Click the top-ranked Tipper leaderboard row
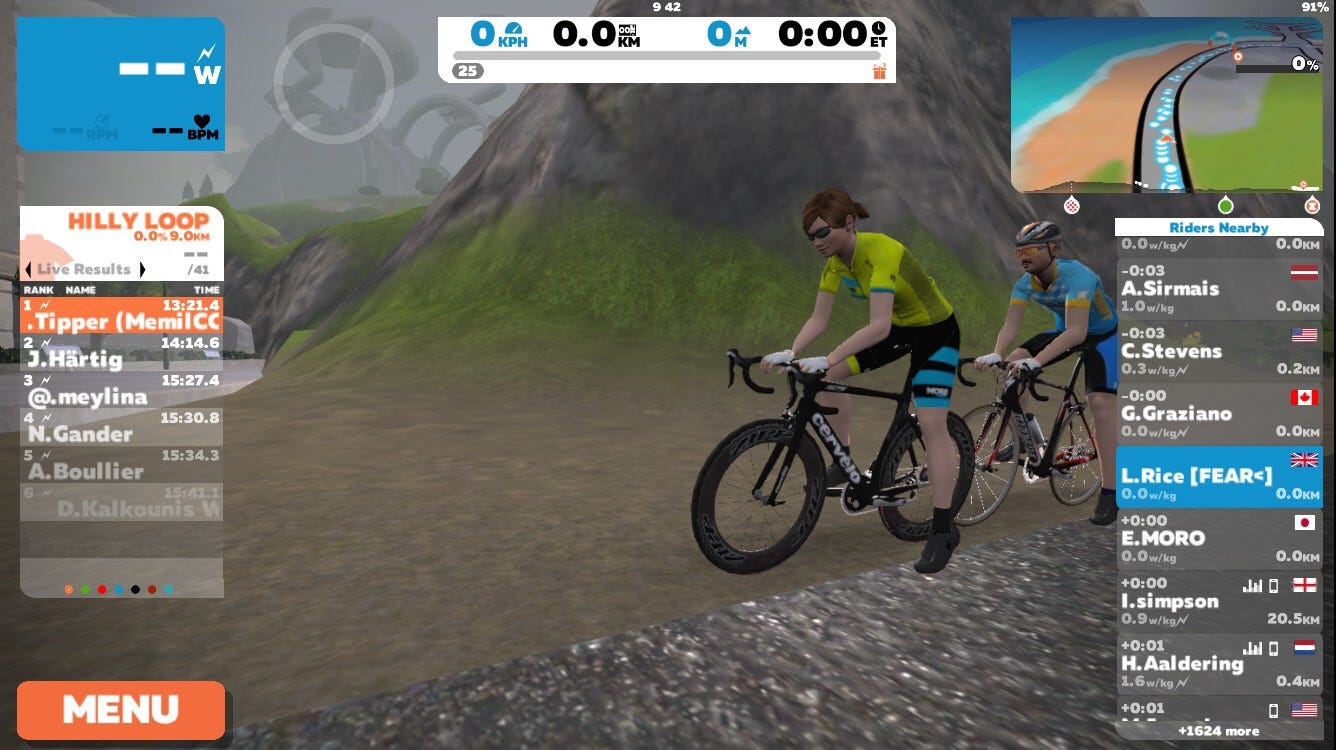 coord(121,315)
